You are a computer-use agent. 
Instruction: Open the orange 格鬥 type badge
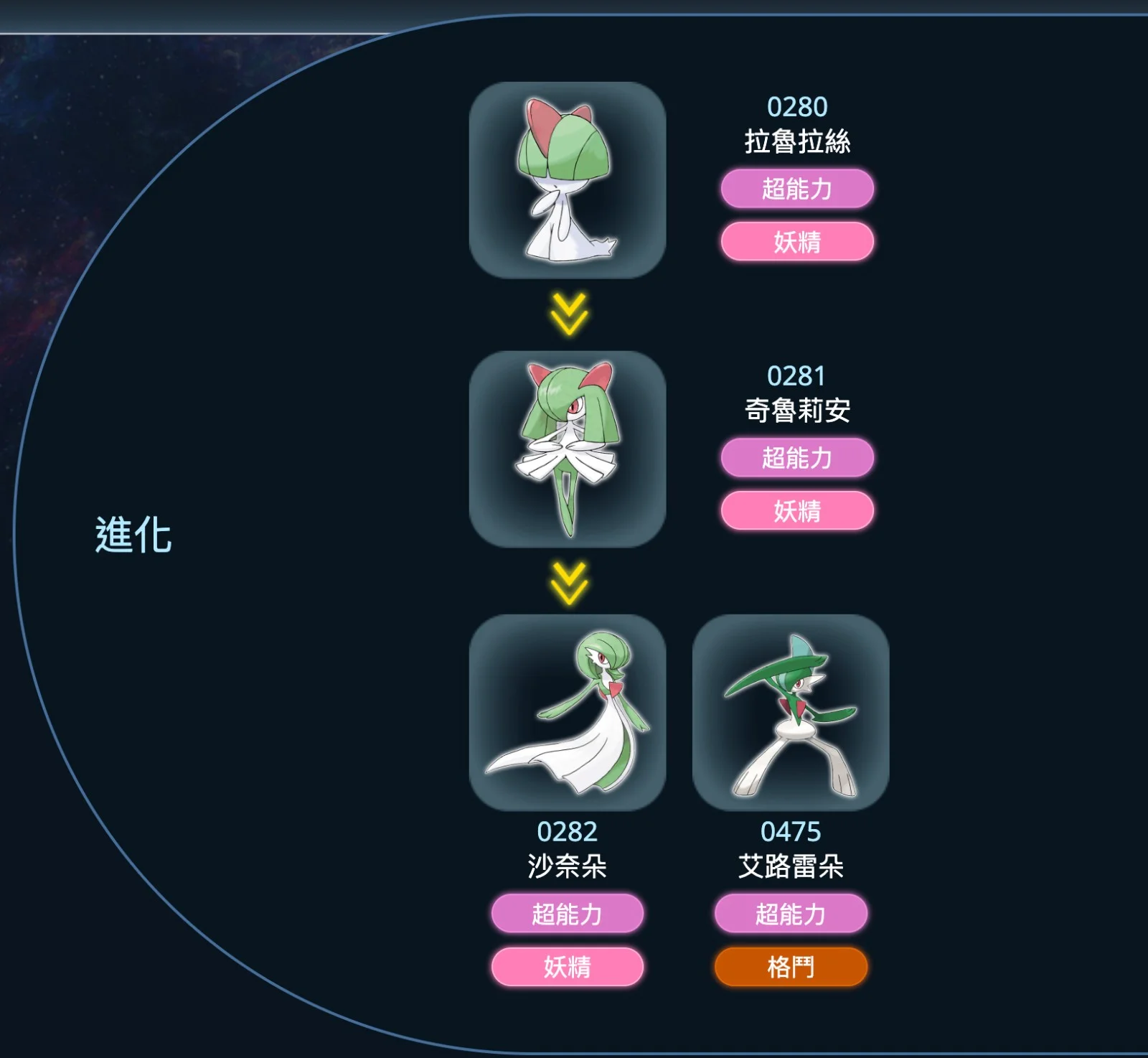[791, 967]
